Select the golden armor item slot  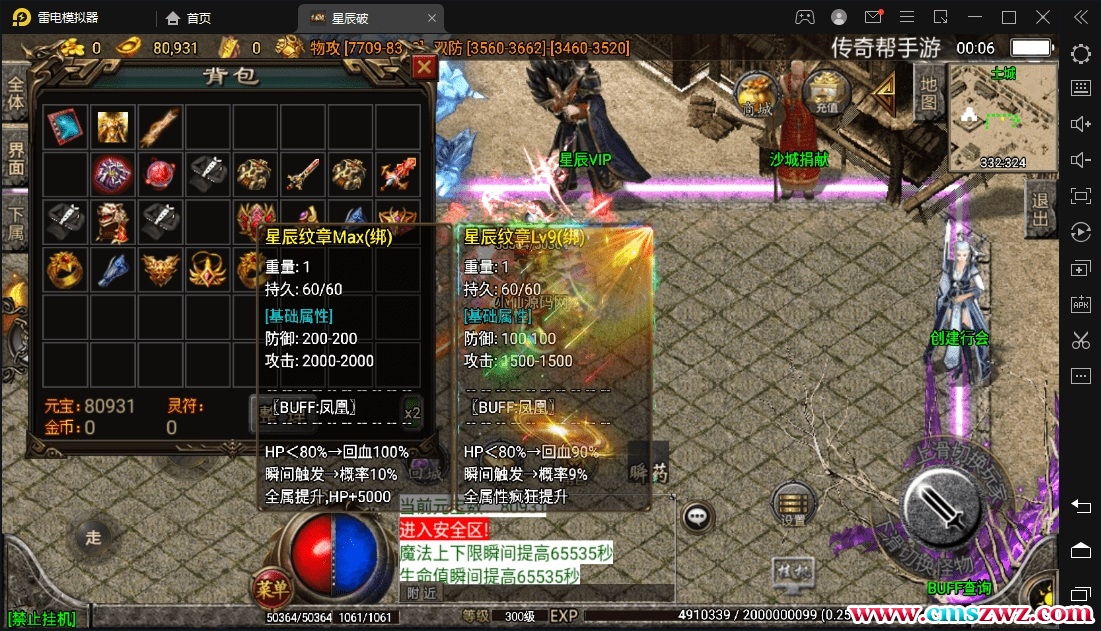[x=112, y=126]
